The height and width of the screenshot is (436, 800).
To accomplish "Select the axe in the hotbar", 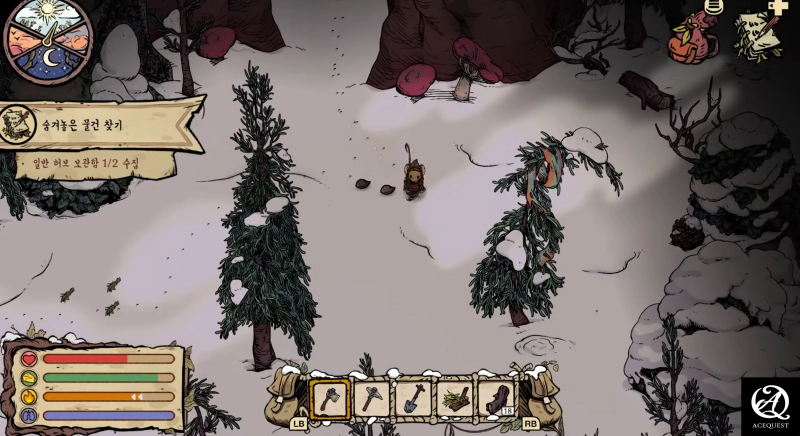I will pyautogui.click(x=329, y=399).
